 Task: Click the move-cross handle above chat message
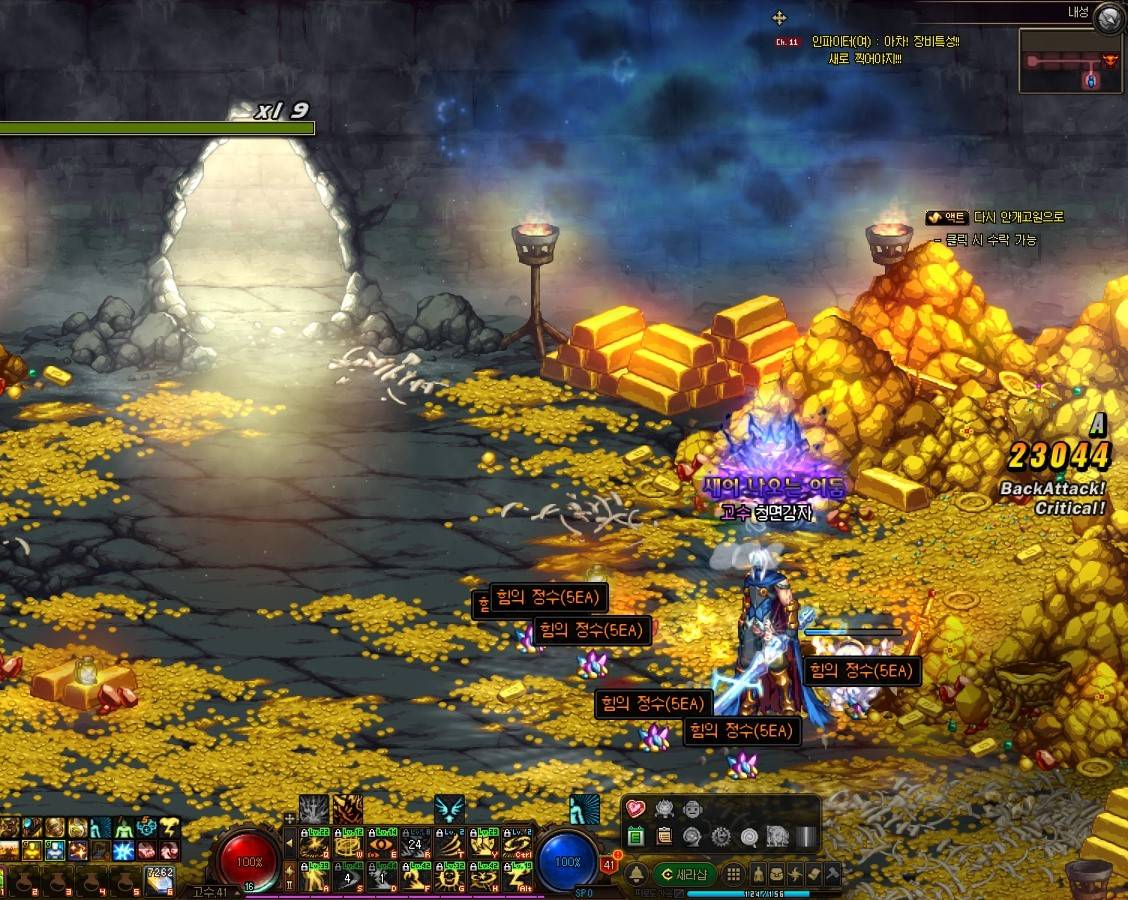pos(780,18)
